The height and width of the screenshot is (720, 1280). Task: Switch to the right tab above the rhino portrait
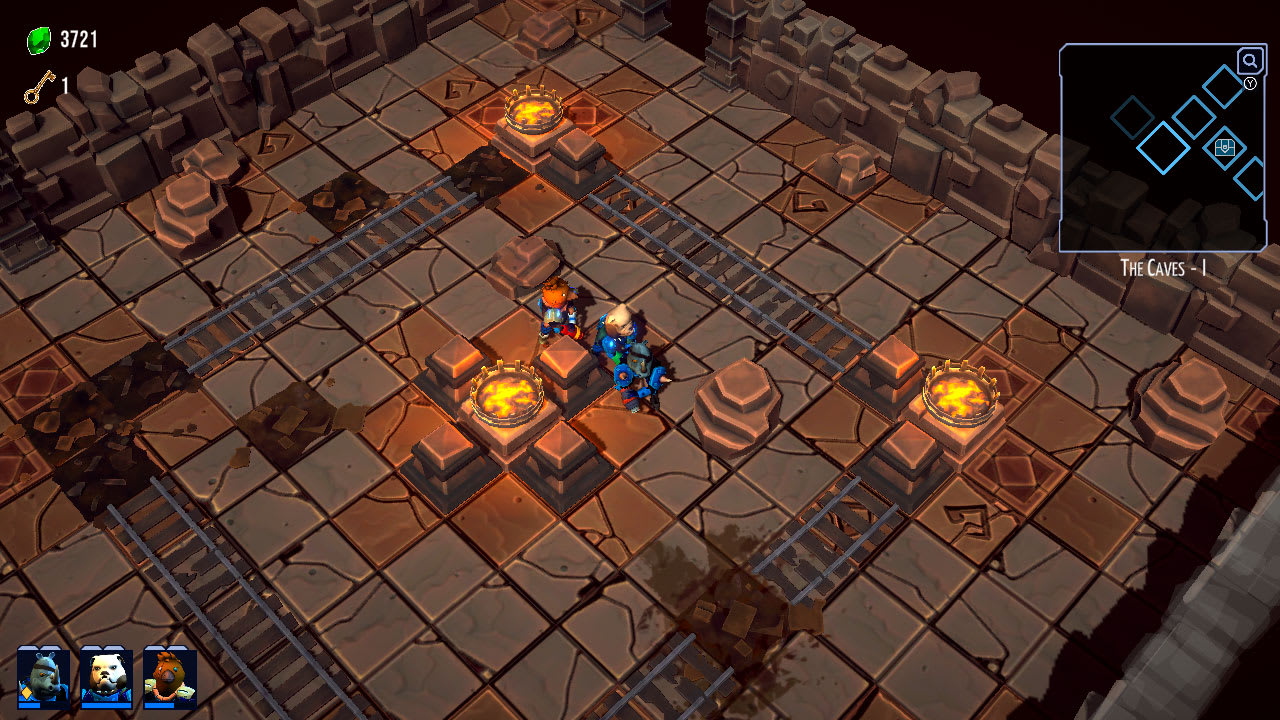click(x=50, y=647)
